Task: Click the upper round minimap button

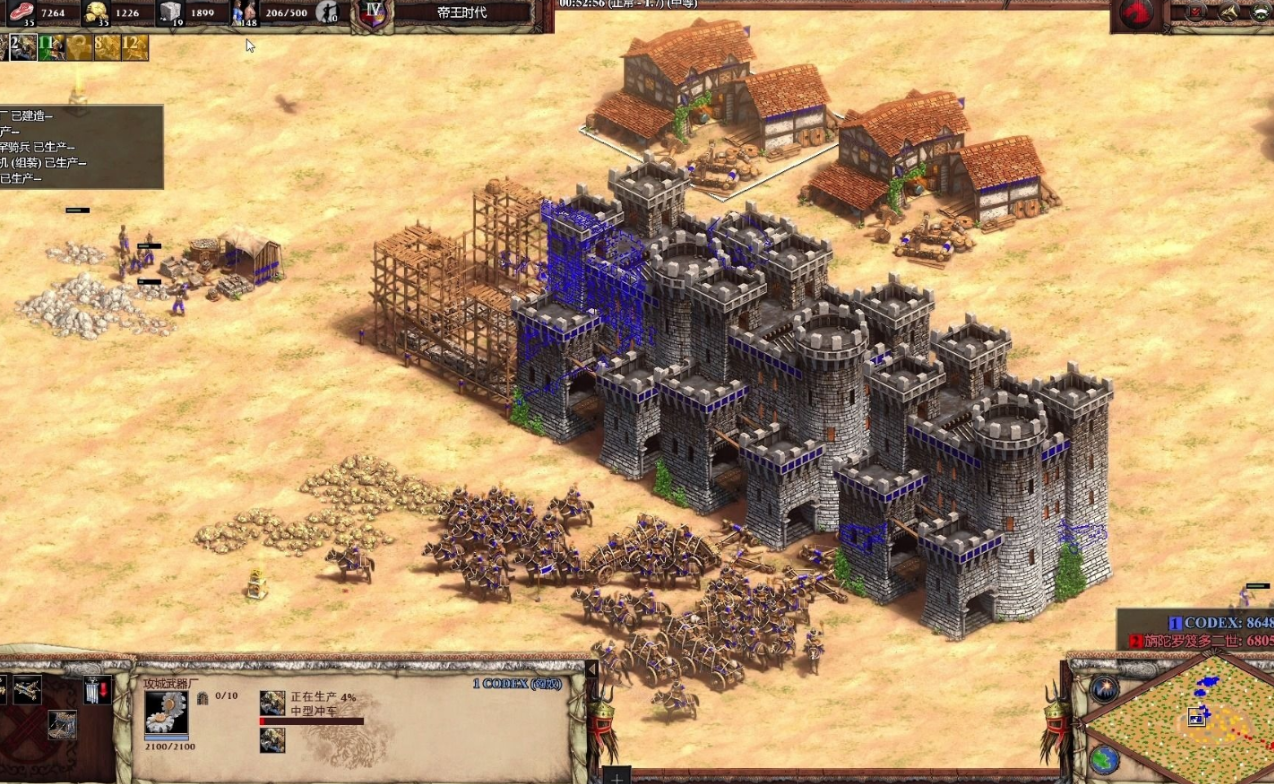Action: tap(1104, 688)
